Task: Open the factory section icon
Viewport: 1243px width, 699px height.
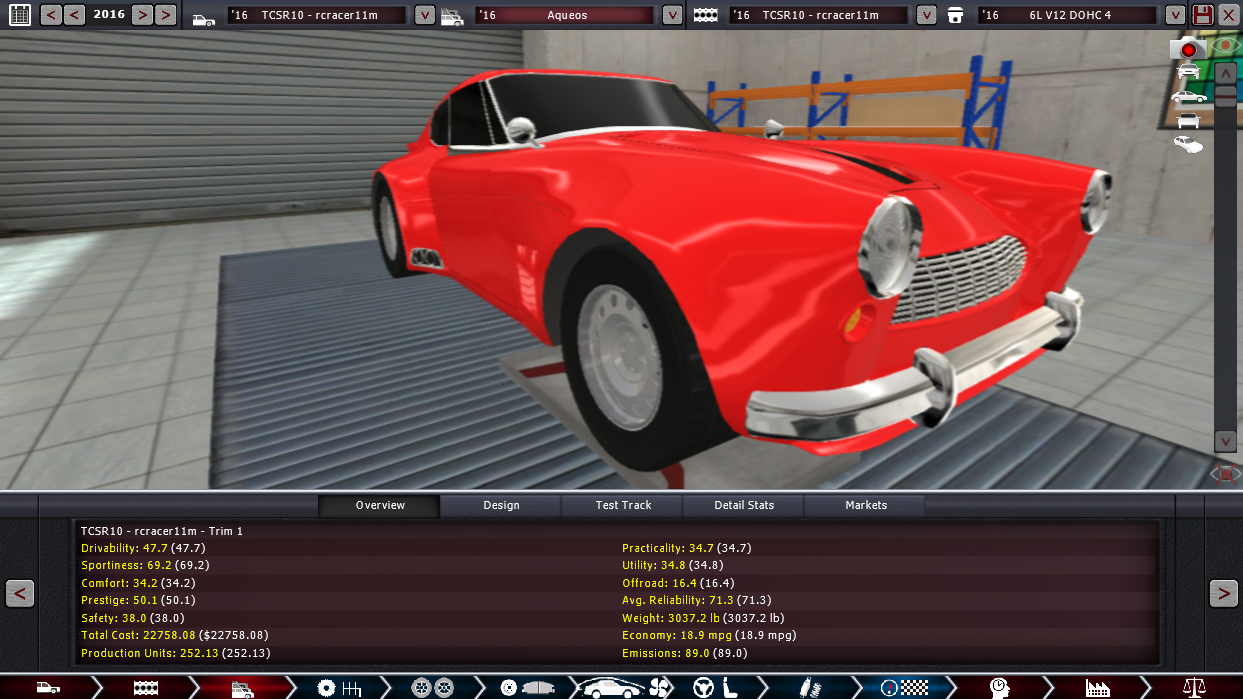Action: [1097, 687]
